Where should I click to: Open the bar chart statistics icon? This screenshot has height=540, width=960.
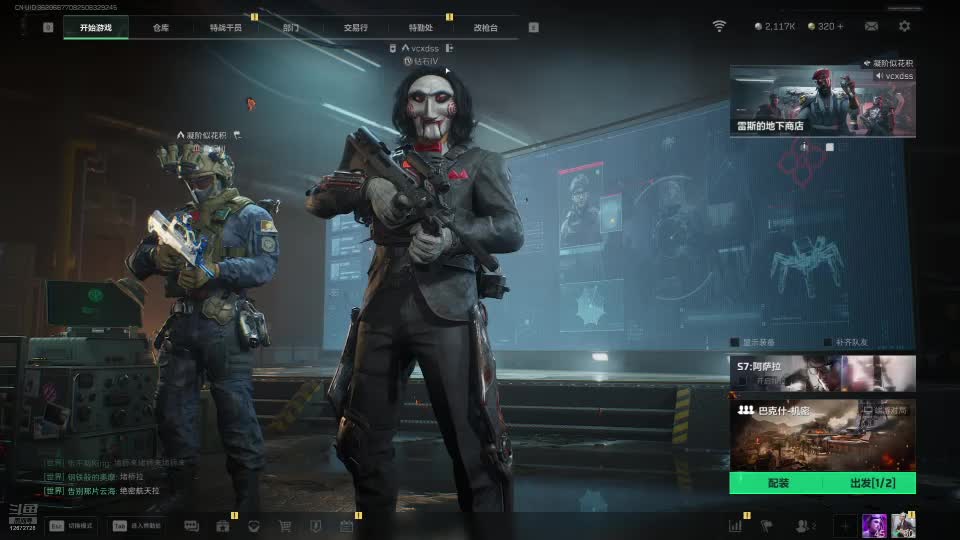click(x=735, y=526)
